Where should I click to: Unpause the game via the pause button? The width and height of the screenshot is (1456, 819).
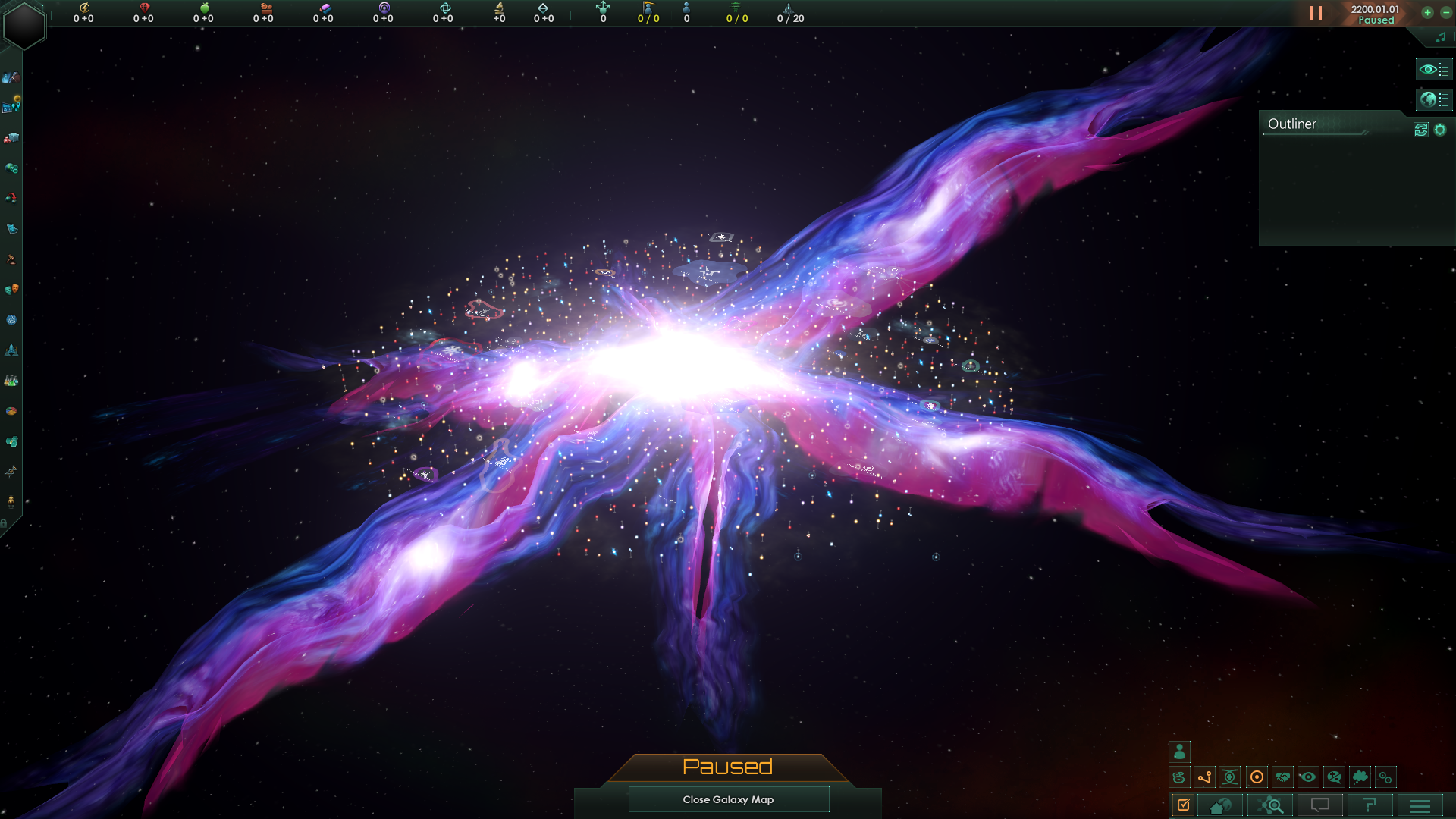pyautogui.click(x=1317, y=12)
